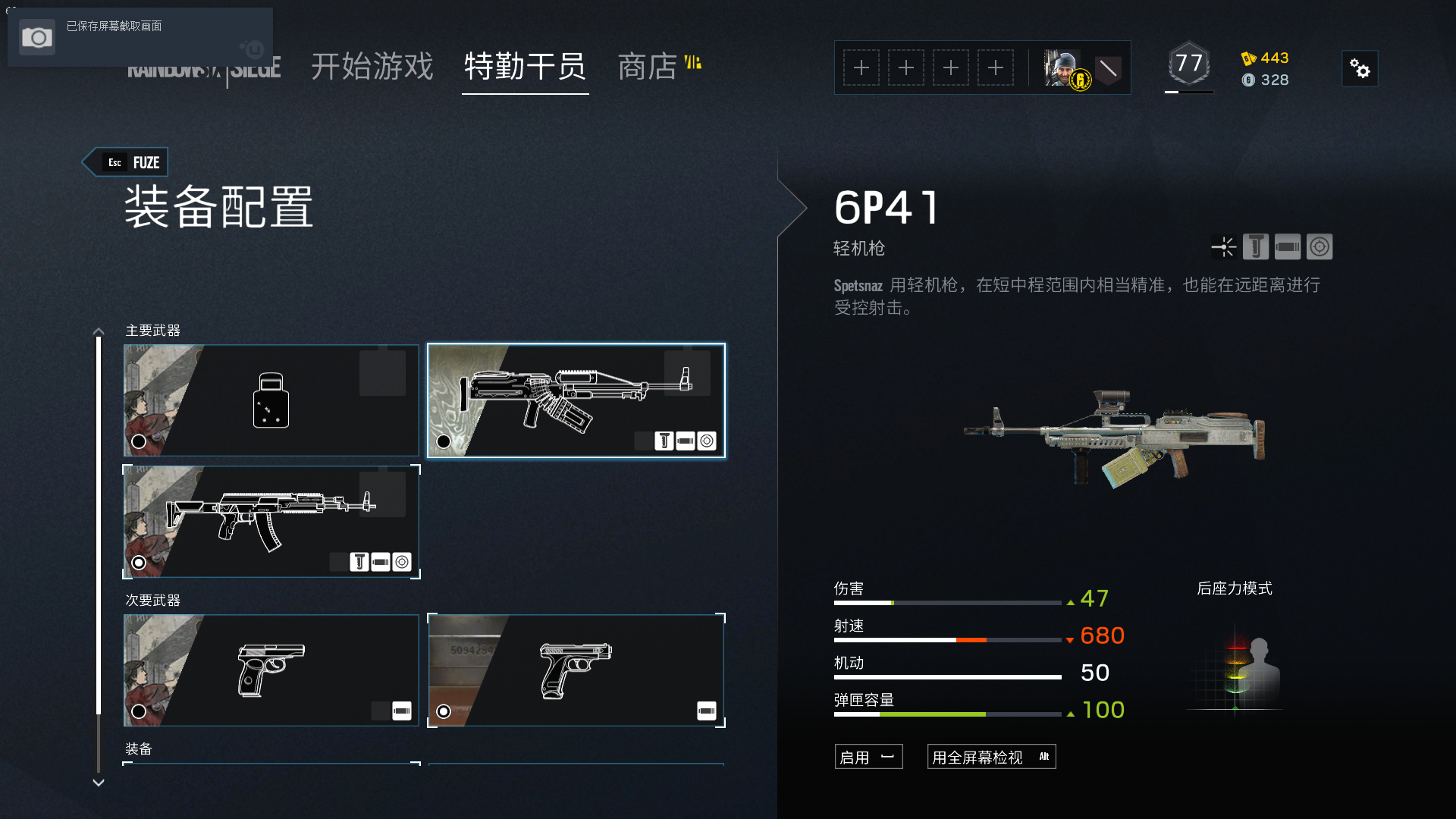The width and height of the screenshot is (1456, 819).
Task: Click the grip icon on the 6P41 weapon card
Action: (664, 441)
